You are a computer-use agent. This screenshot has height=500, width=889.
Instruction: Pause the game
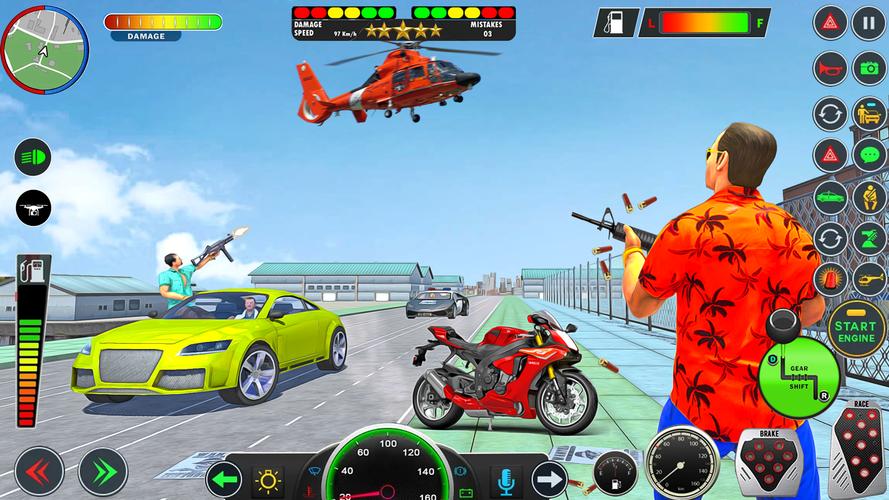[x=868, y=22]
